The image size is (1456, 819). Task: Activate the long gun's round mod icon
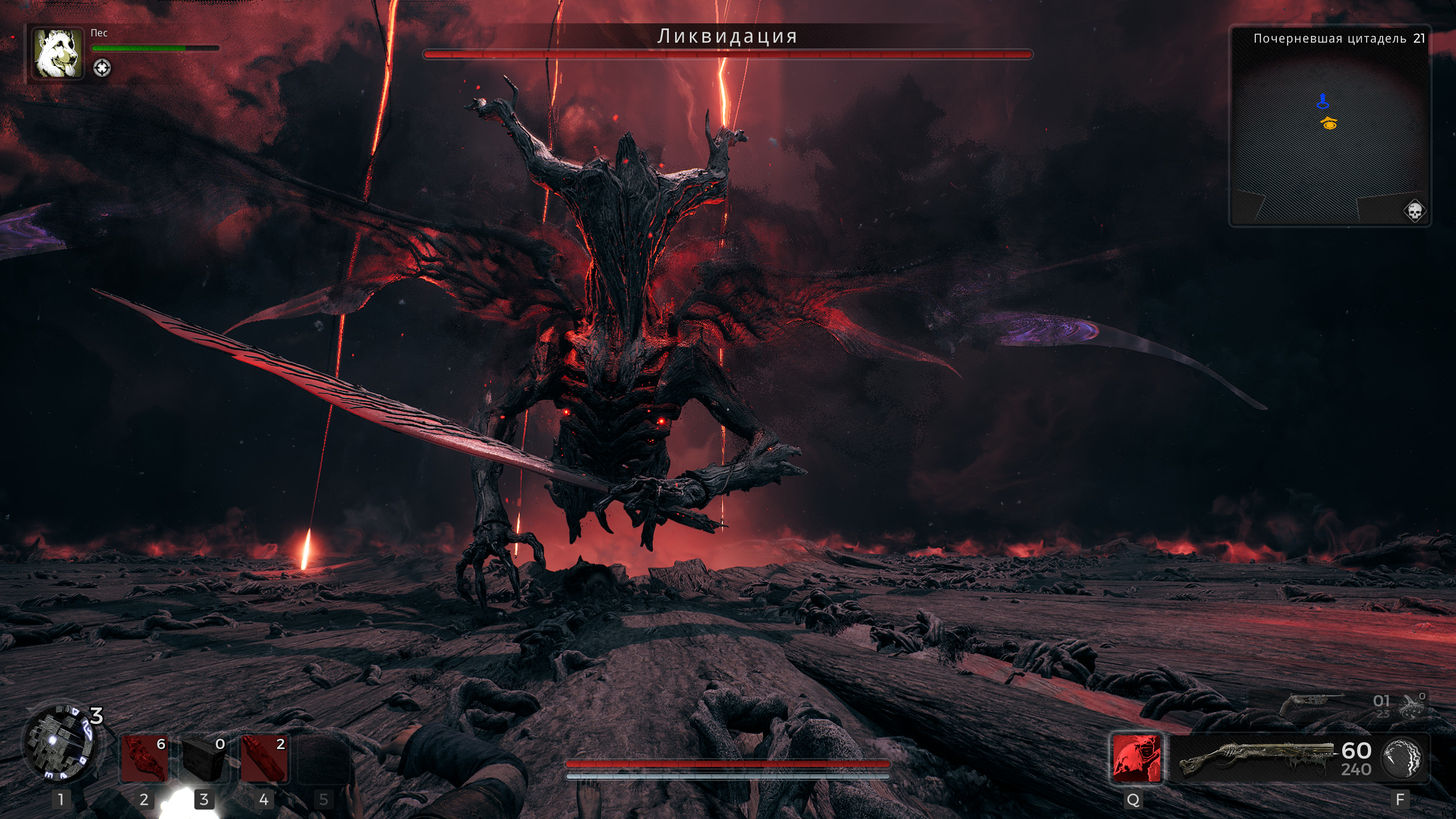click(1402, 758)
